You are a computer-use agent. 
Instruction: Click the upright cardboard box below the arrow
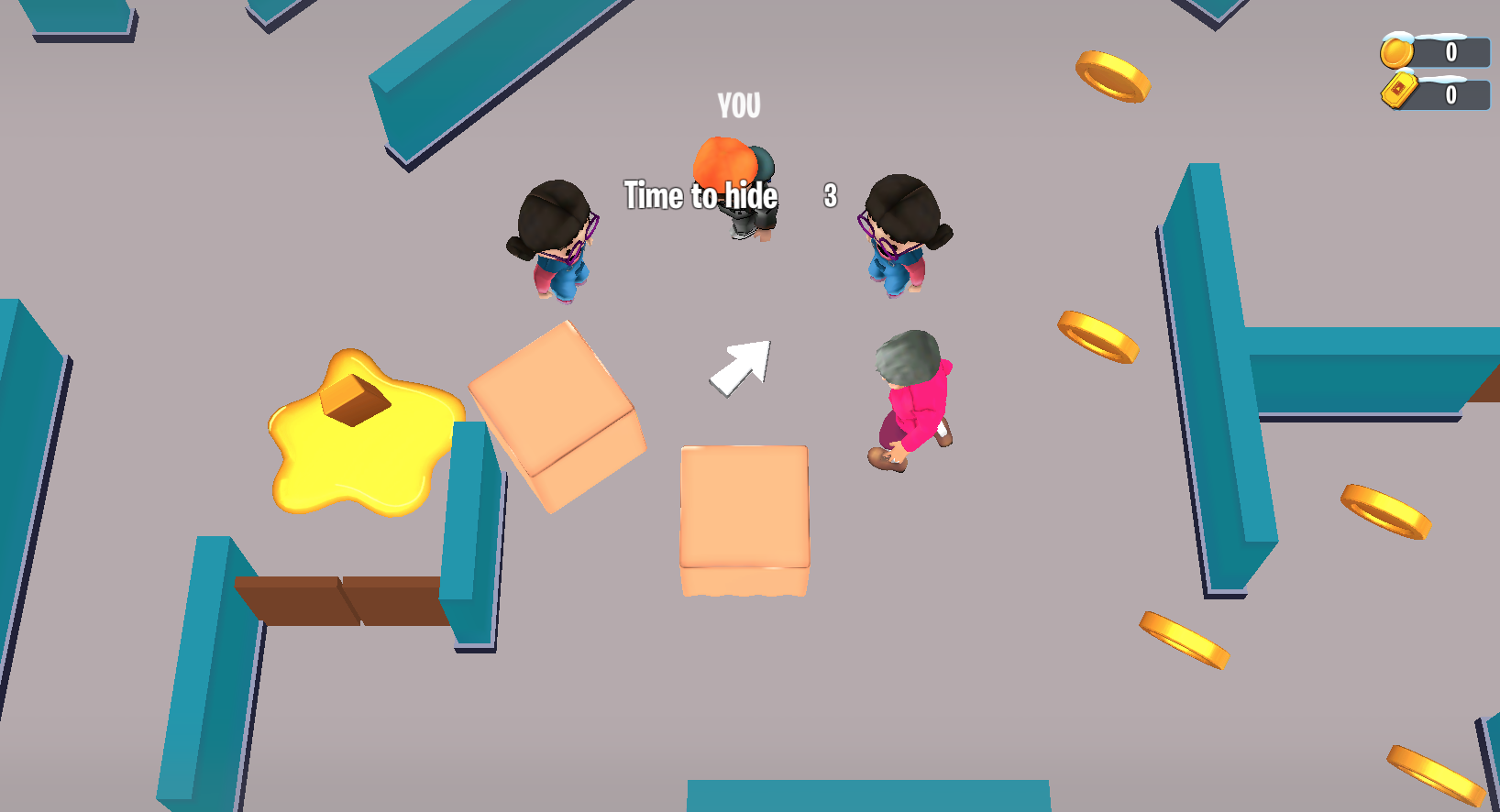pos(743,518)
